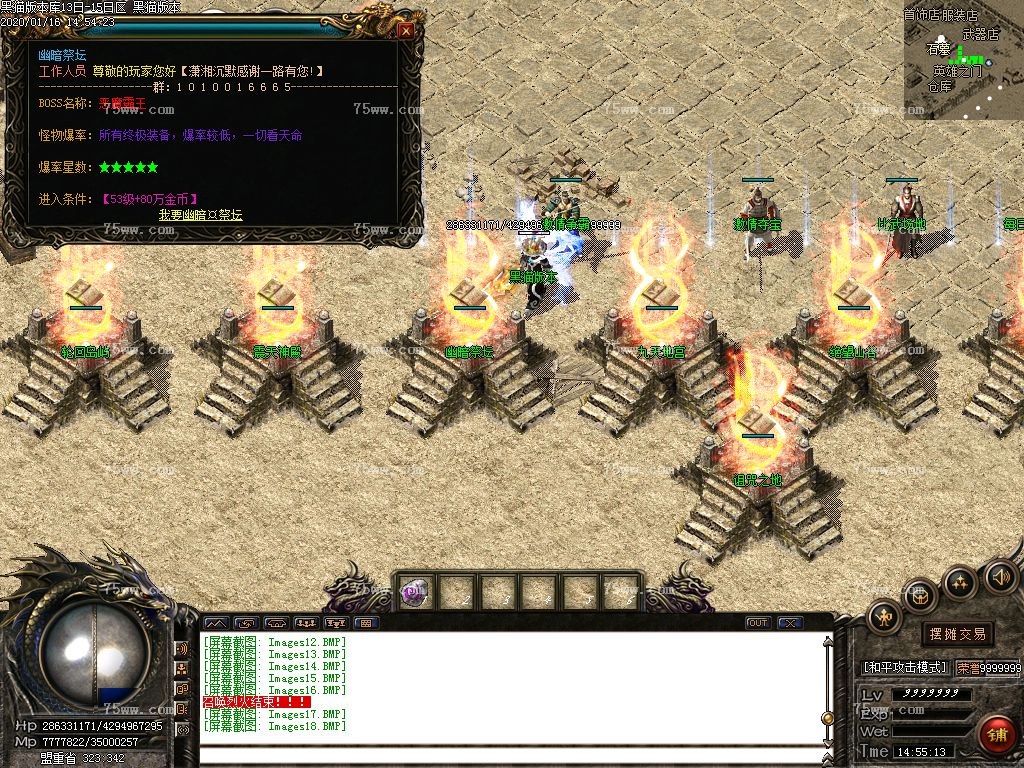Choose the 我要幽暗祭坛 dialogue link
Viewport: 1024px width, 768px height.
(200, 215)
